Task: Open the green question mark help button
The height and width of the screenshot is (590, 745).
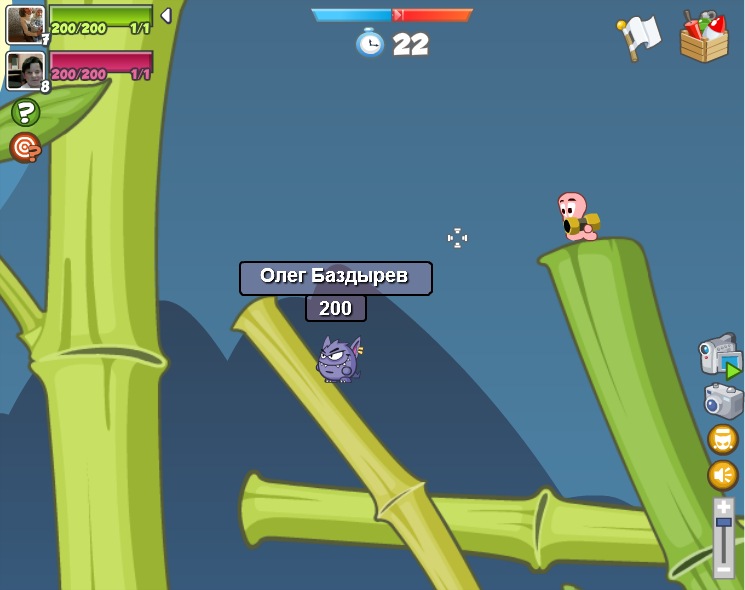Action: pos(25,112)
